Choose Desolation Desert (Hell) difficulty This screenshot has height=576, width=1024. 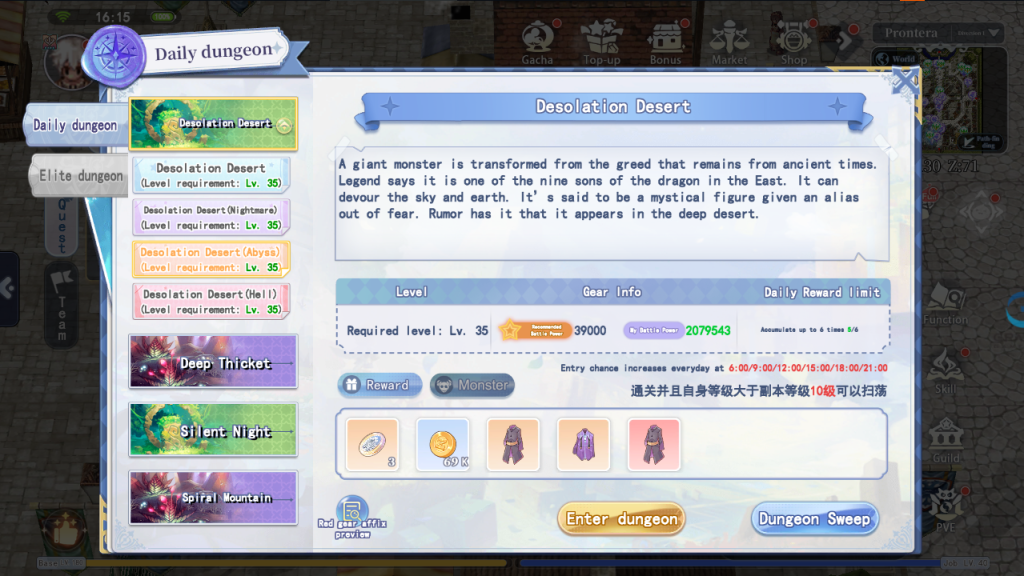(x=211, y=301)
